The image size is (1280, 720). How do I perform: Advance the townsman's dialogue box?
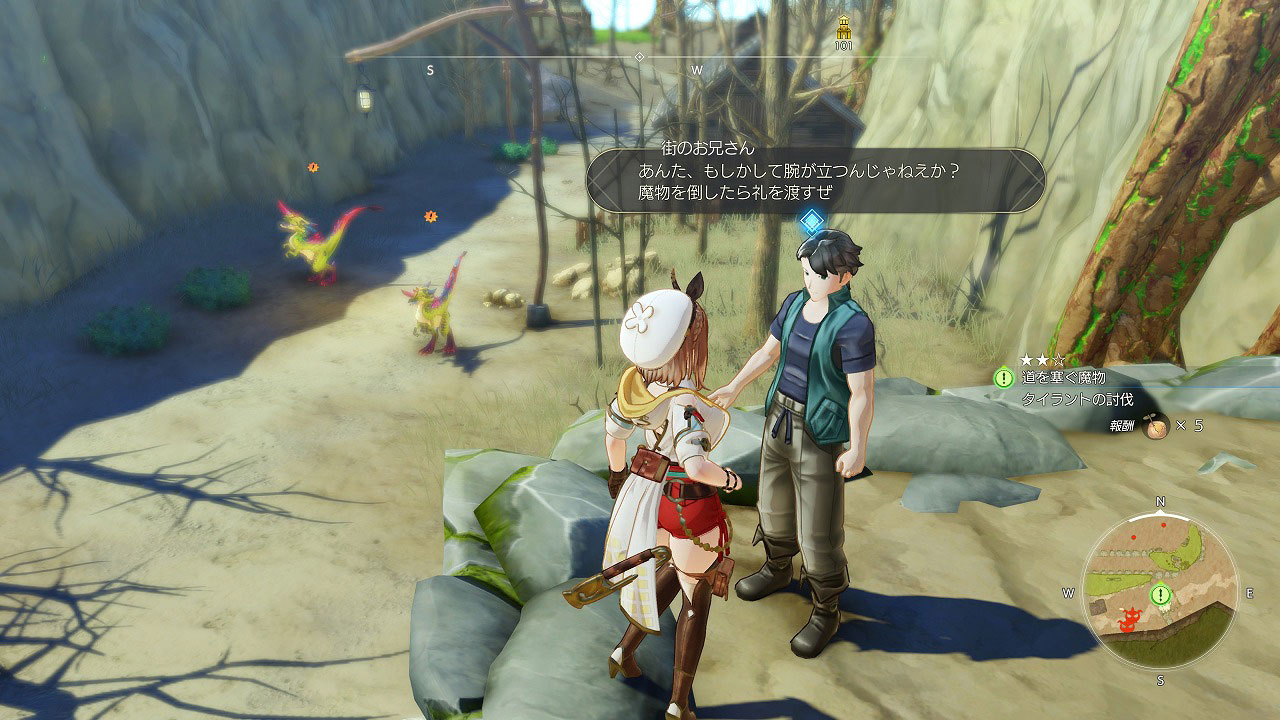tap(815, 180)
